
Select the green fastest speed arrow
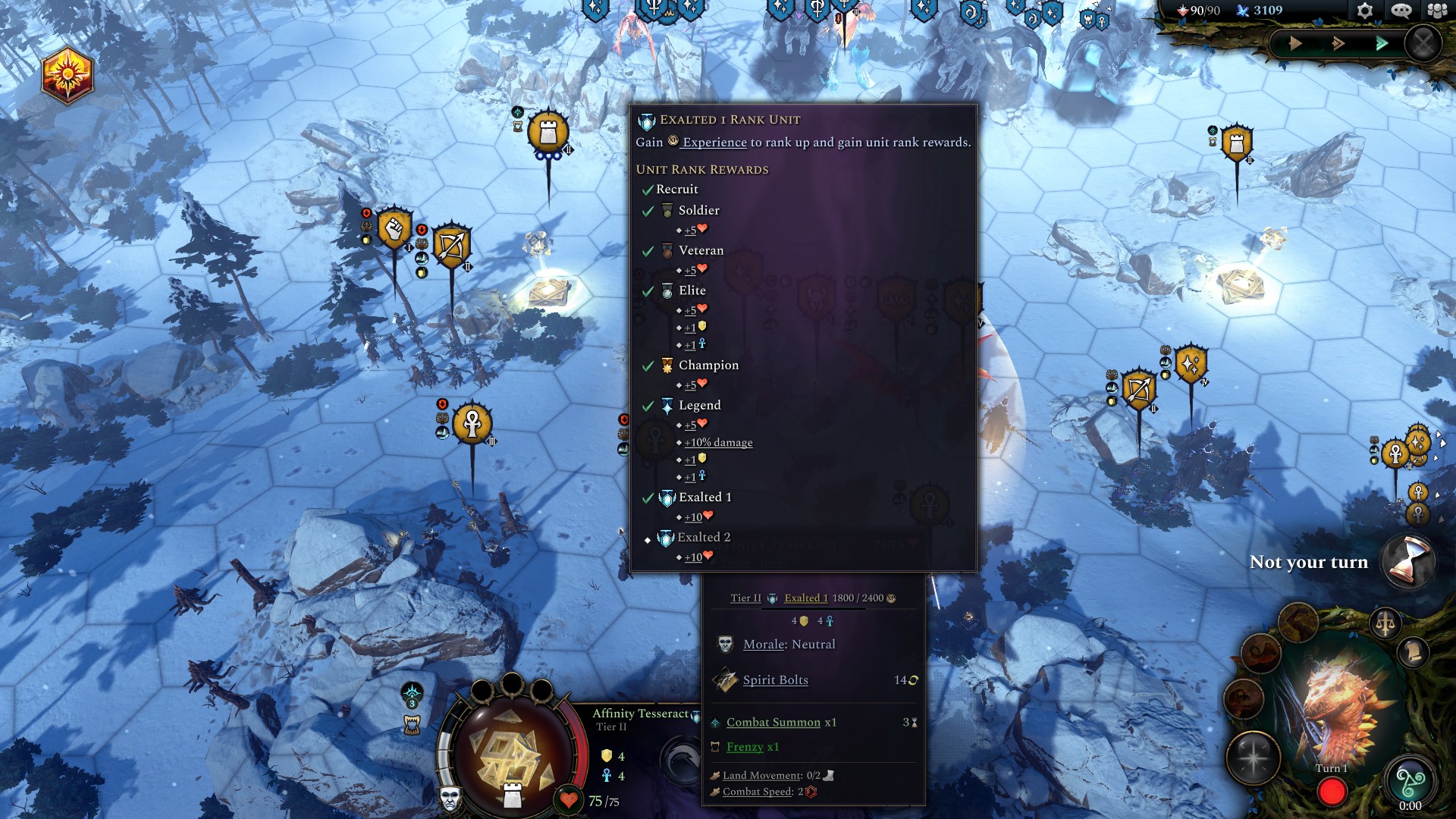click(1382, 43)
